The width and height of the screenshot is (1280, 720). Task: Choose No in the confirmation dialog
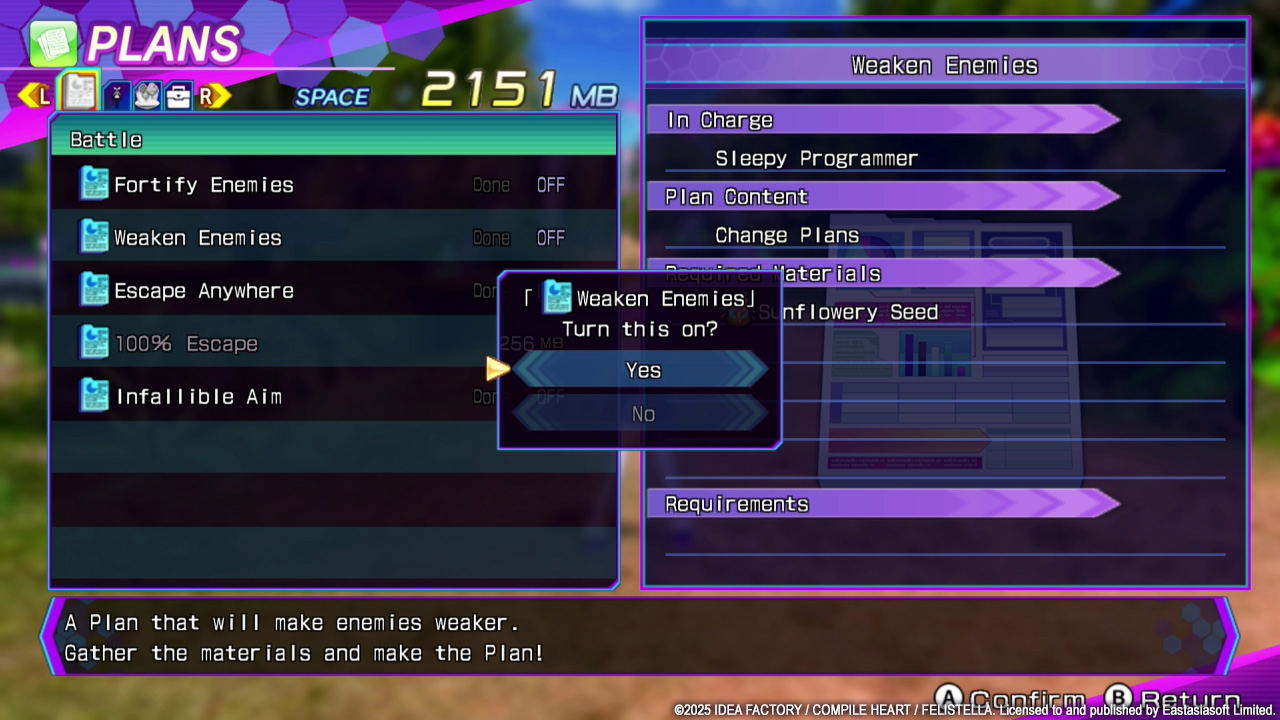click(x=642, y=413)
